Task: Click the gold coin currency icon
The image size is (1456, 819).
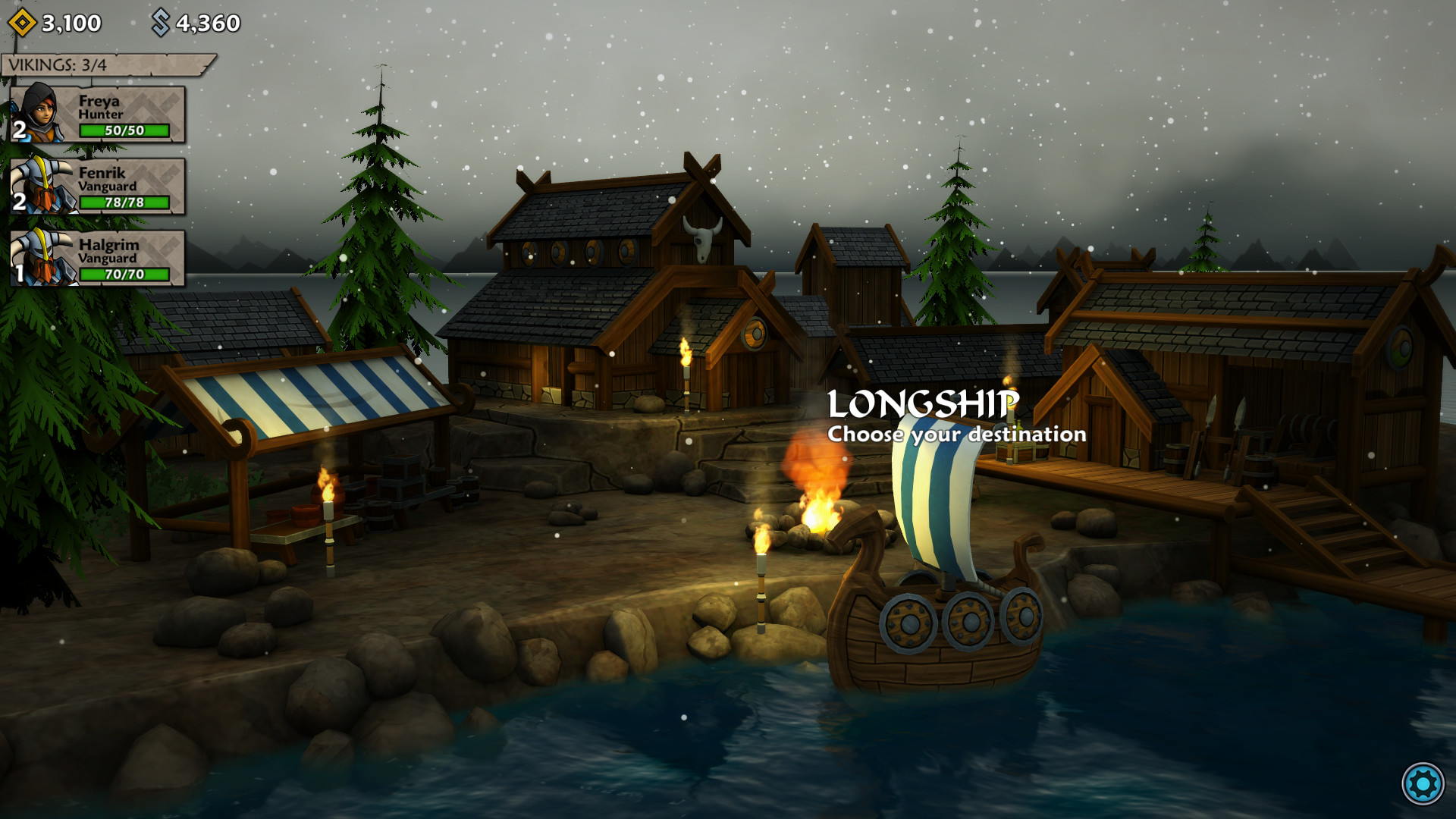Action: pyautogui.click(x=22, y=22)
